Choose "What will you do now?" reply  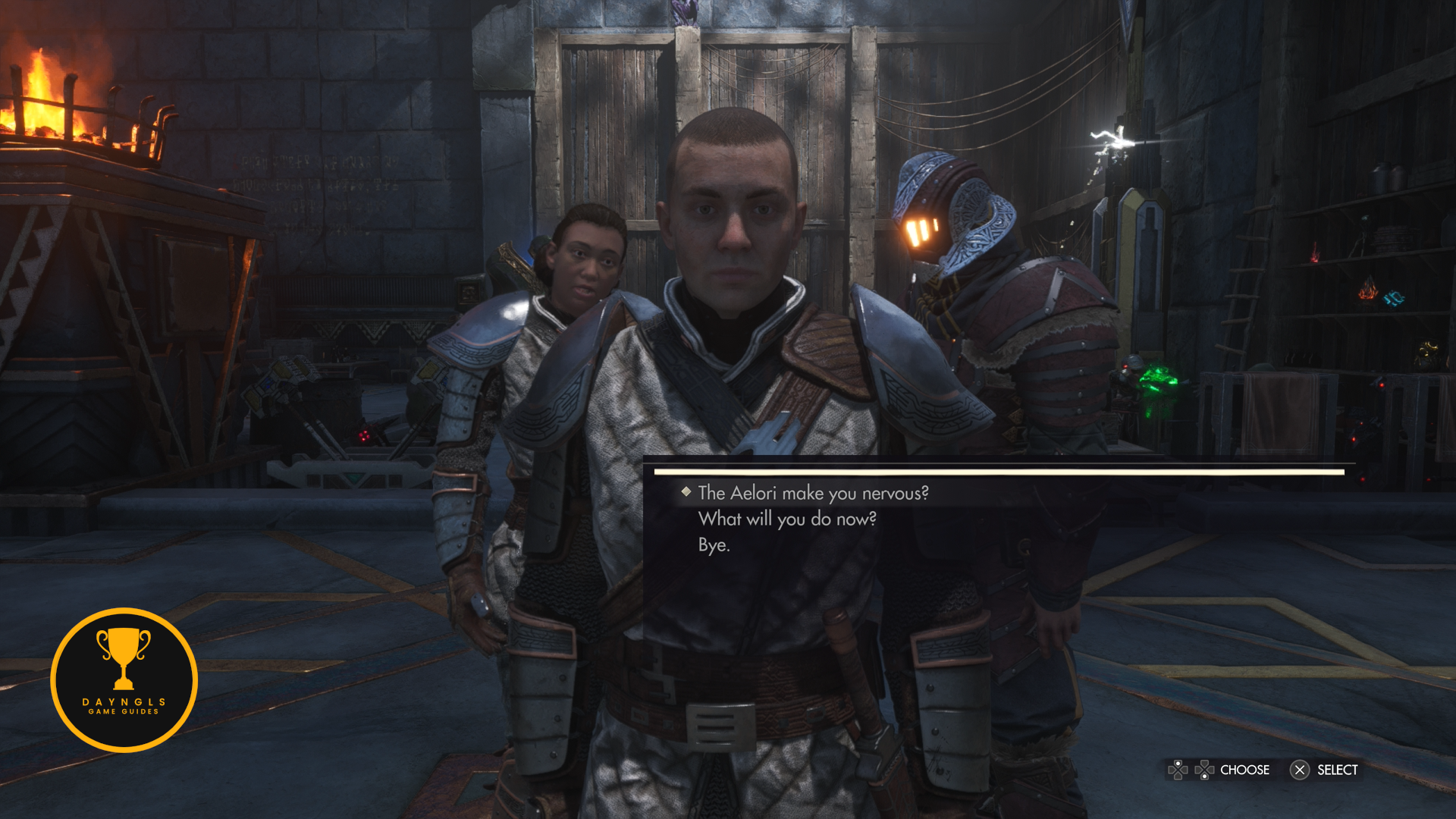787,519
